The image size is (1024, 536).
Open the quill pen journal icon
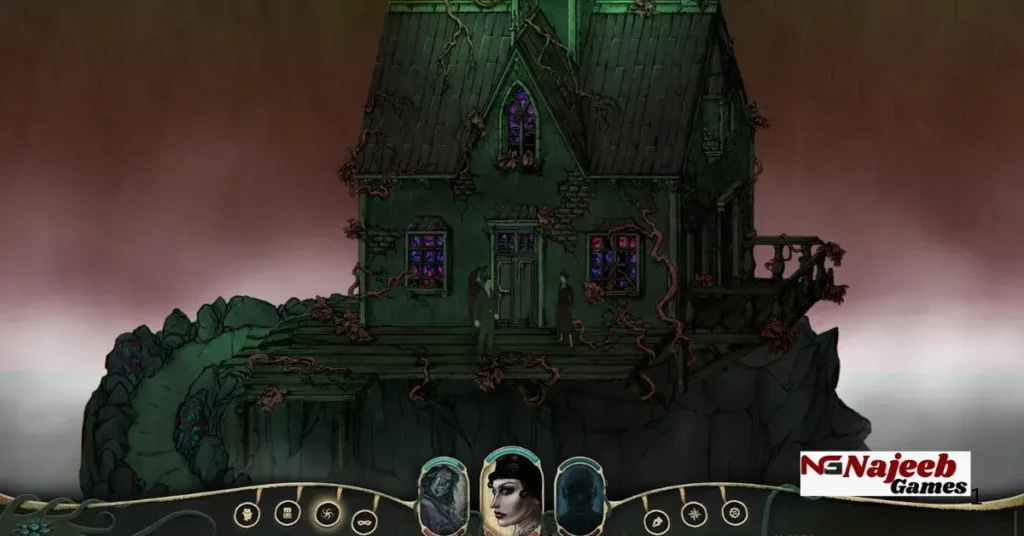coord(656,520)
